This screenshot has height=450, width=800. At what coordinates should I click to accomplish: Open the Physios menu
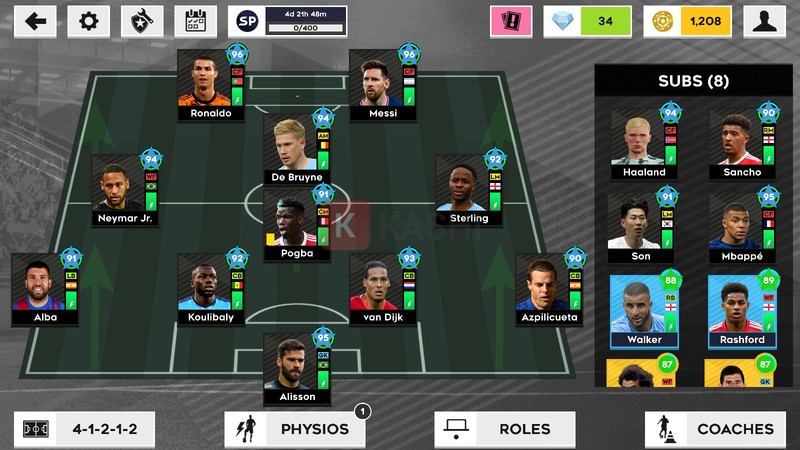pyautogui.click(x=295, y=429)
